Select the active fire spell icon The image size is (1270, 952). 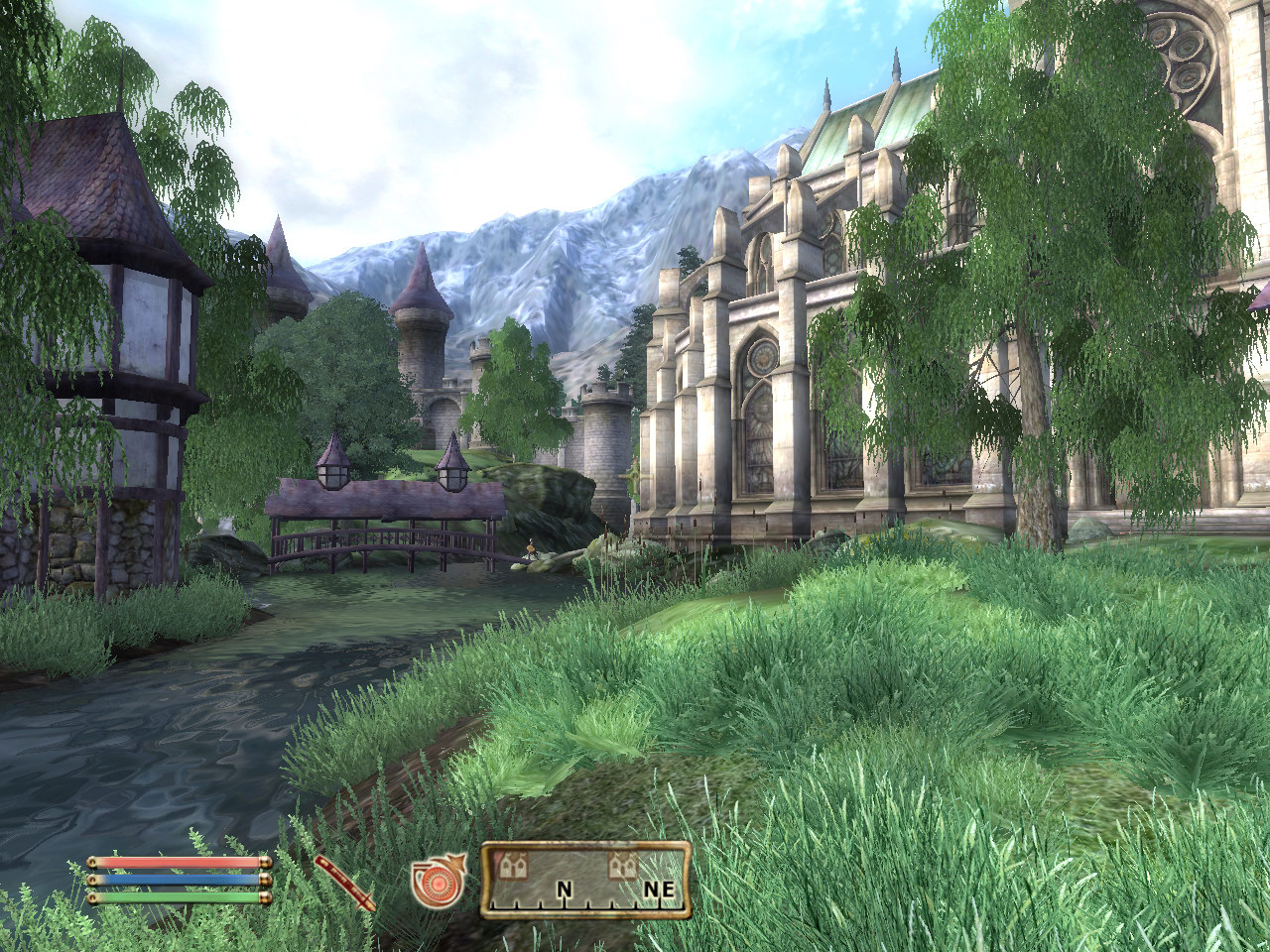tap(437, 882)
